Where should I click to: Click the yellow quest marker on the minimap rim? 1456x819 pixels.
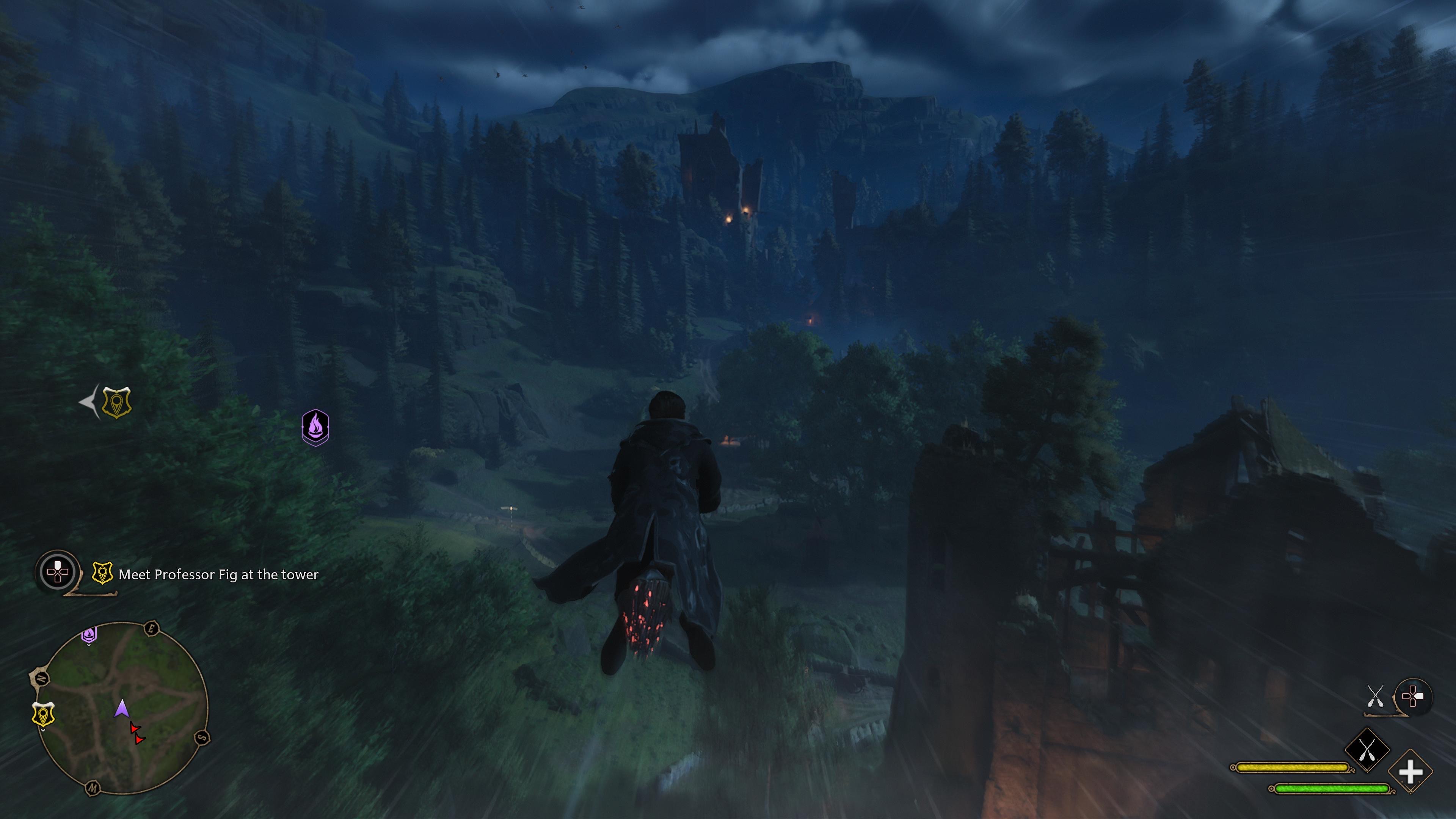44,715
